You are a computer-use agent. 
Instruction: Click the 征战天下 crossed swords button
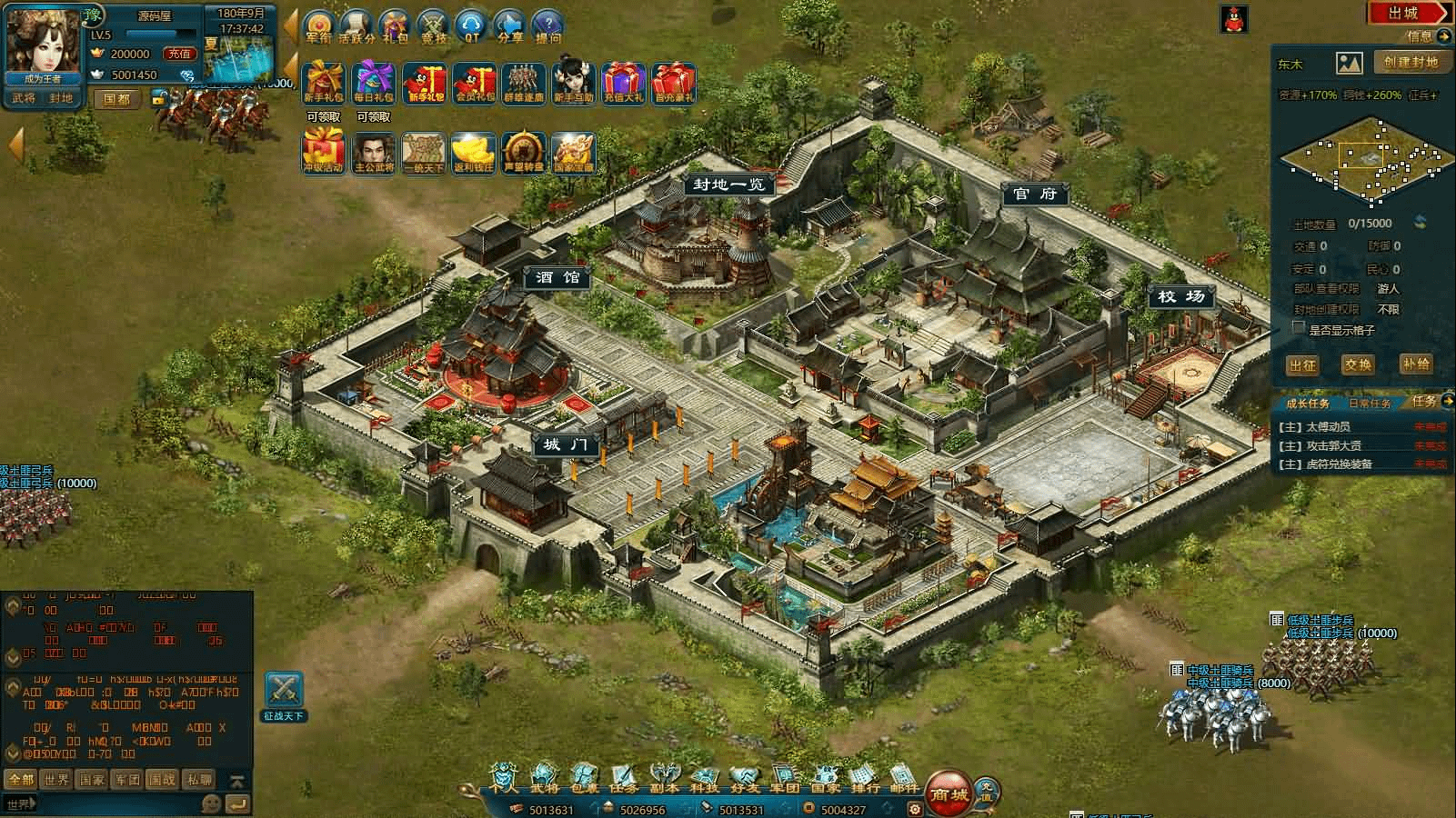284,696
